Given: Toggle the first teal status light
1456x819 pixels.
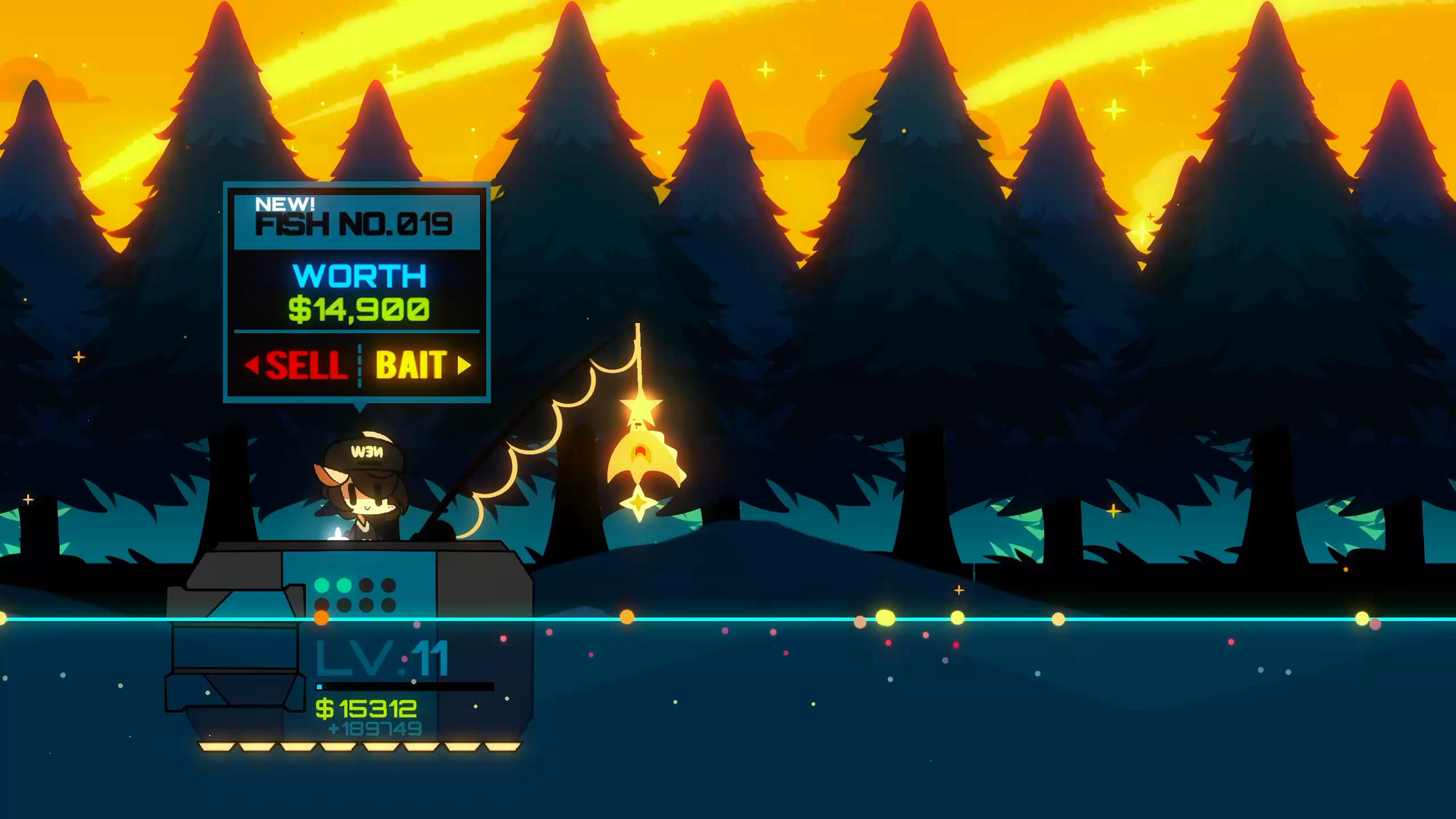Looking at the screenshot, I should 322,585.
